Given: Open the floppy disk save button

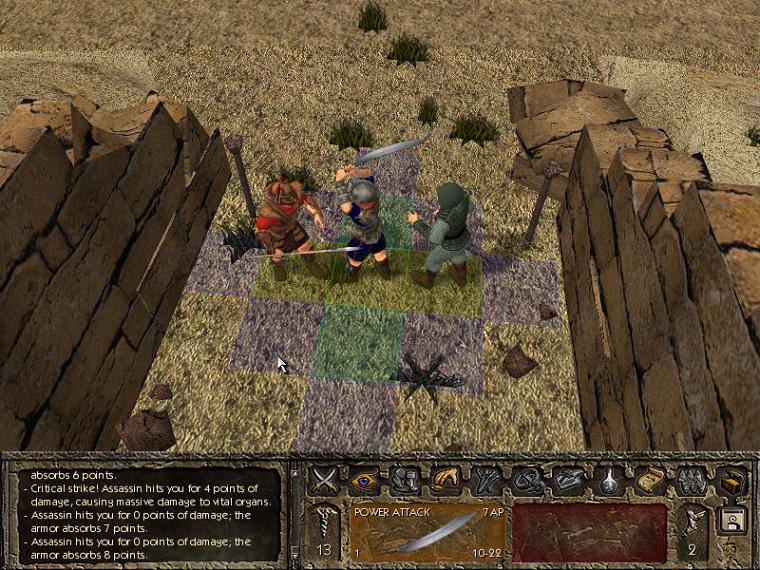Looking at the screenshot, I should tap(731, 521).
